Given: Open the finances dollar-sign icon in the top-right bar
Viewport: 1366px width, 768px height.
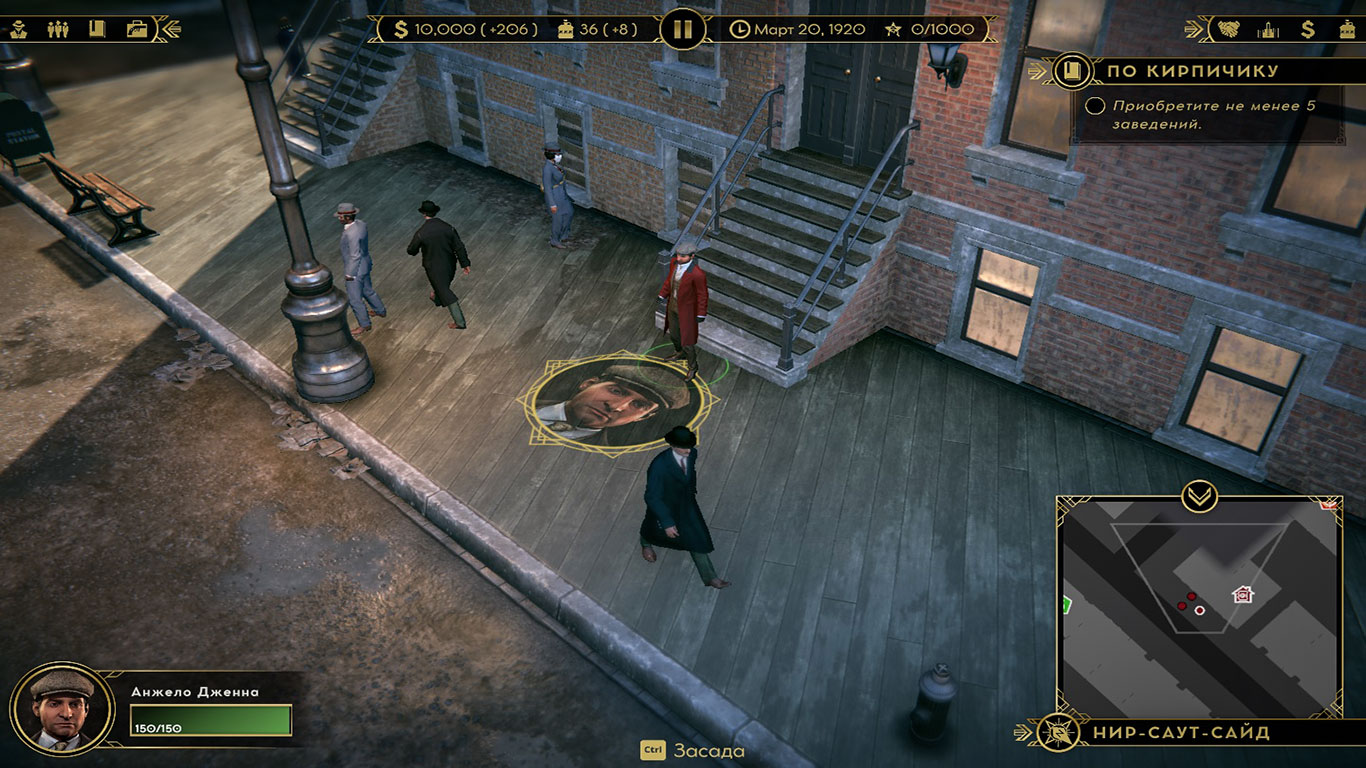Looking at the screenshot, I should coord(1307,29).
